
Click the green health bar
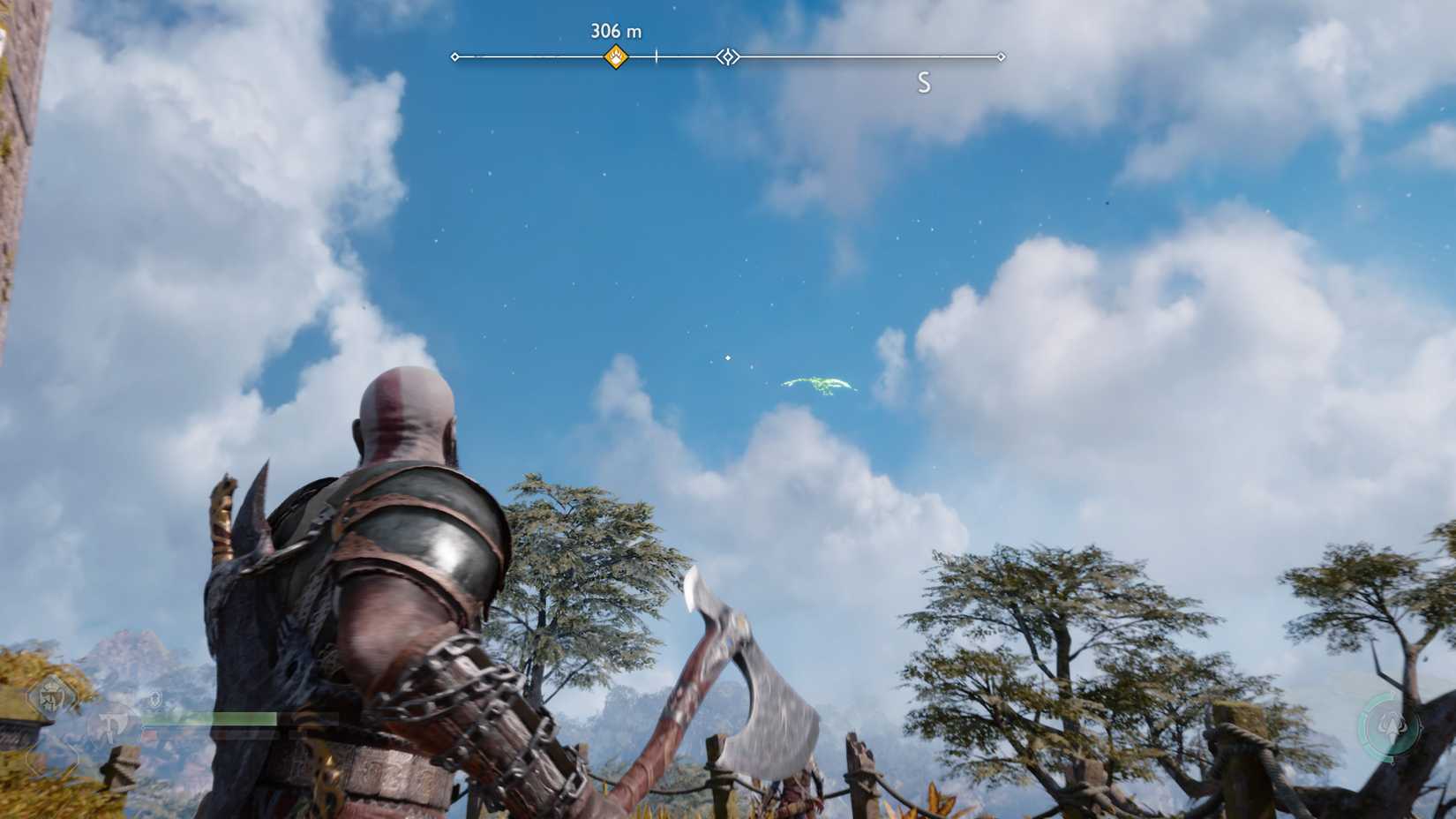(x=212, y=718)
